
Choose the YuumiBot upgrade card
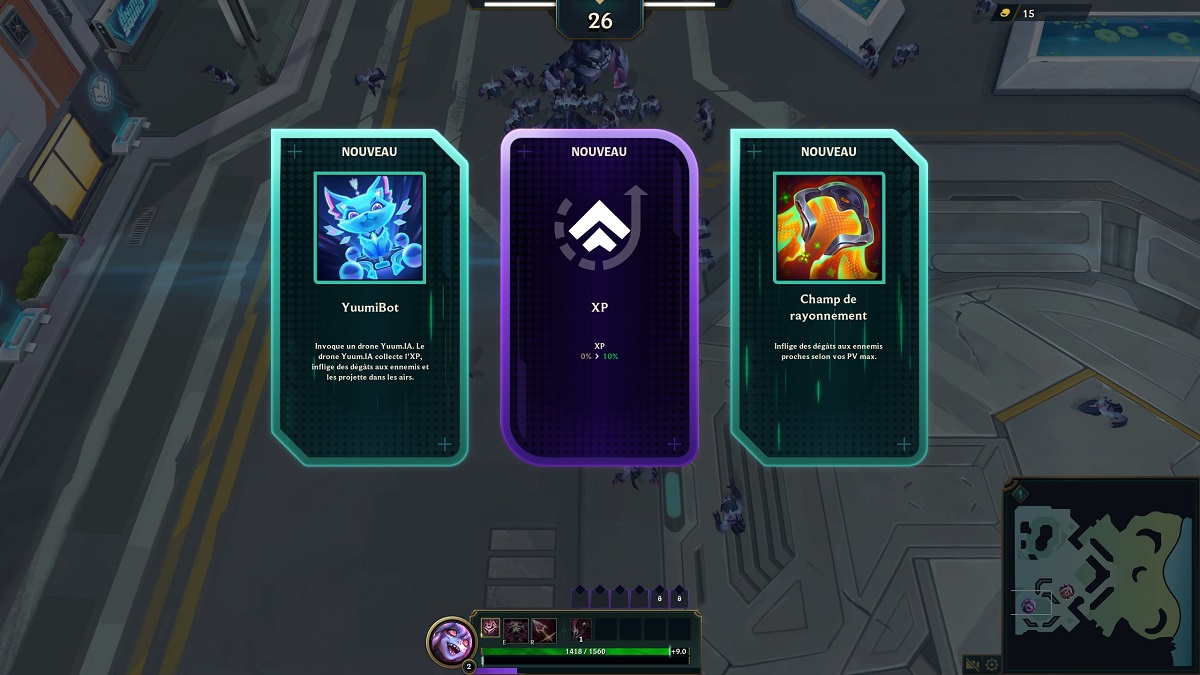coord(369,297)
